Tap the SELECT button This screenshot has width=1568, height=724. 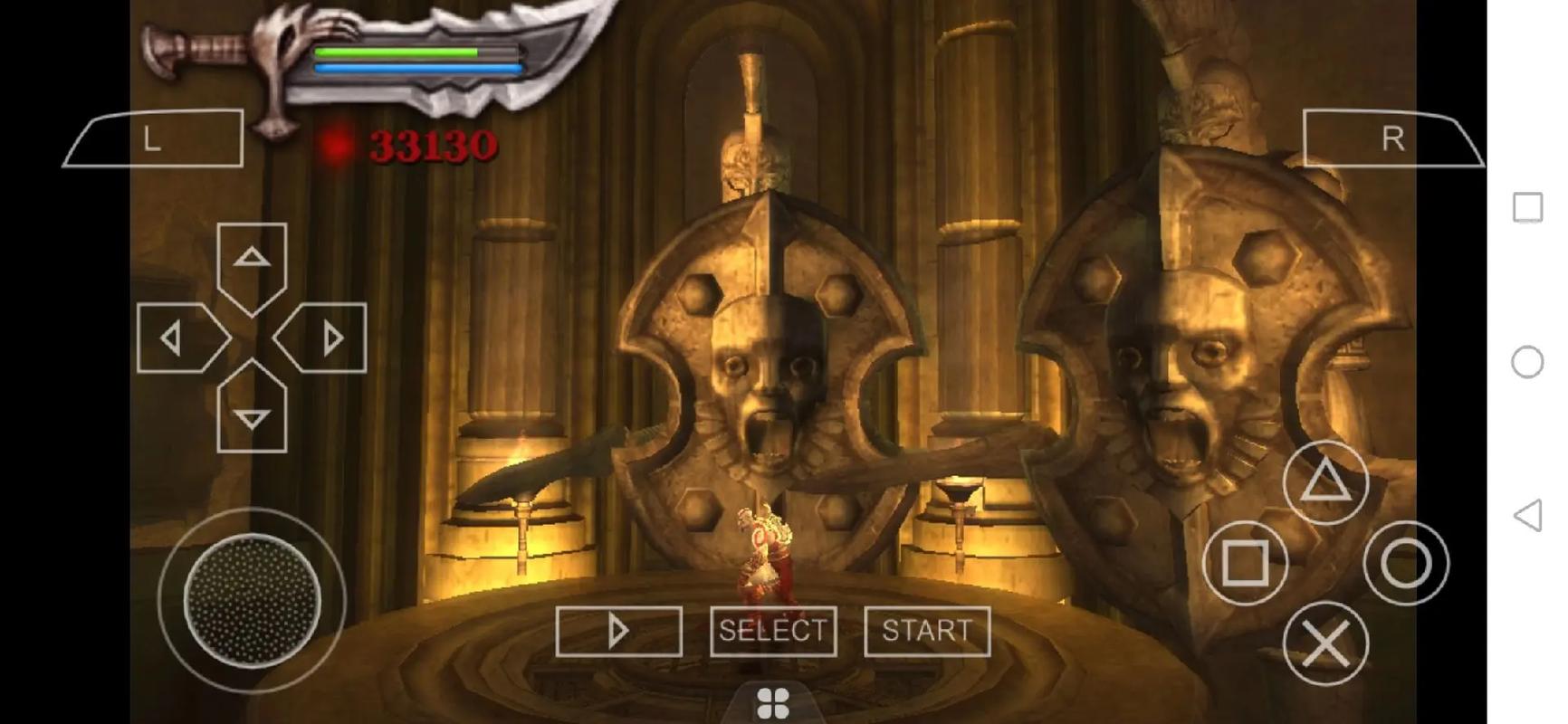[x=773, y=631]
